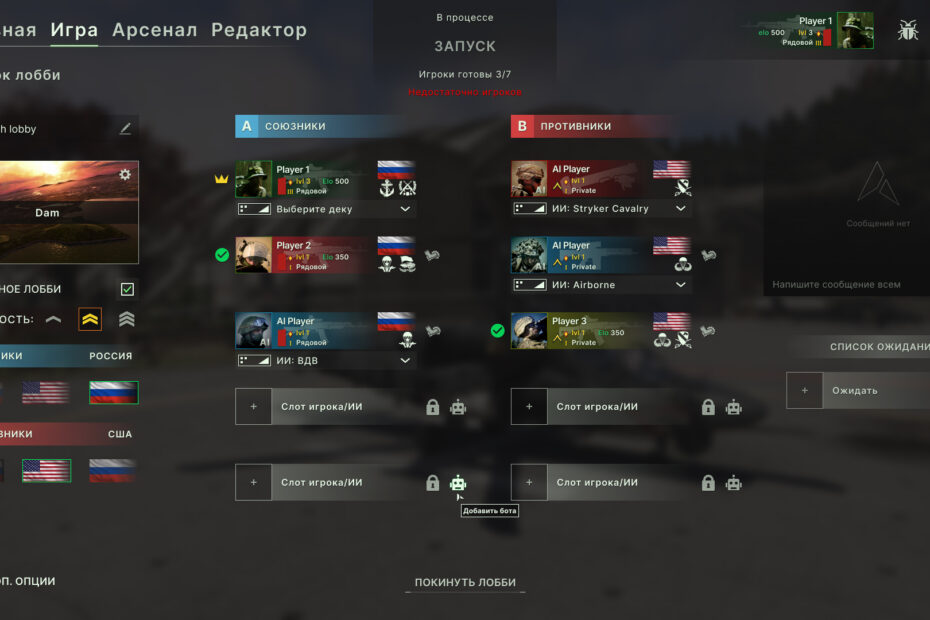
Task: Click the ЗАПУСК launch button
Action: [x=465, y=46]
